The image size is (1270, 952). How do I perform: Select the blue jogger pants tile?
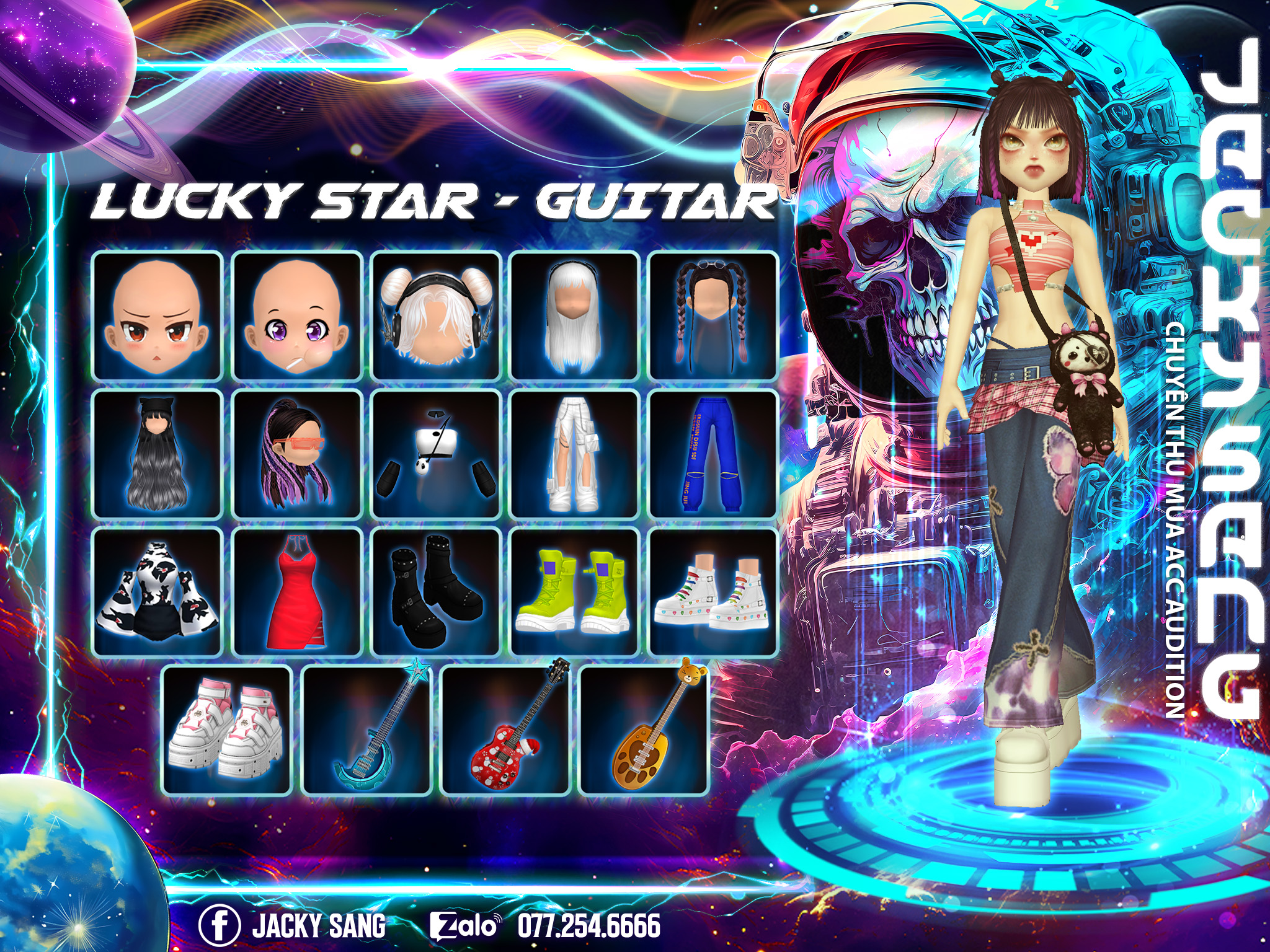point(713,454)
